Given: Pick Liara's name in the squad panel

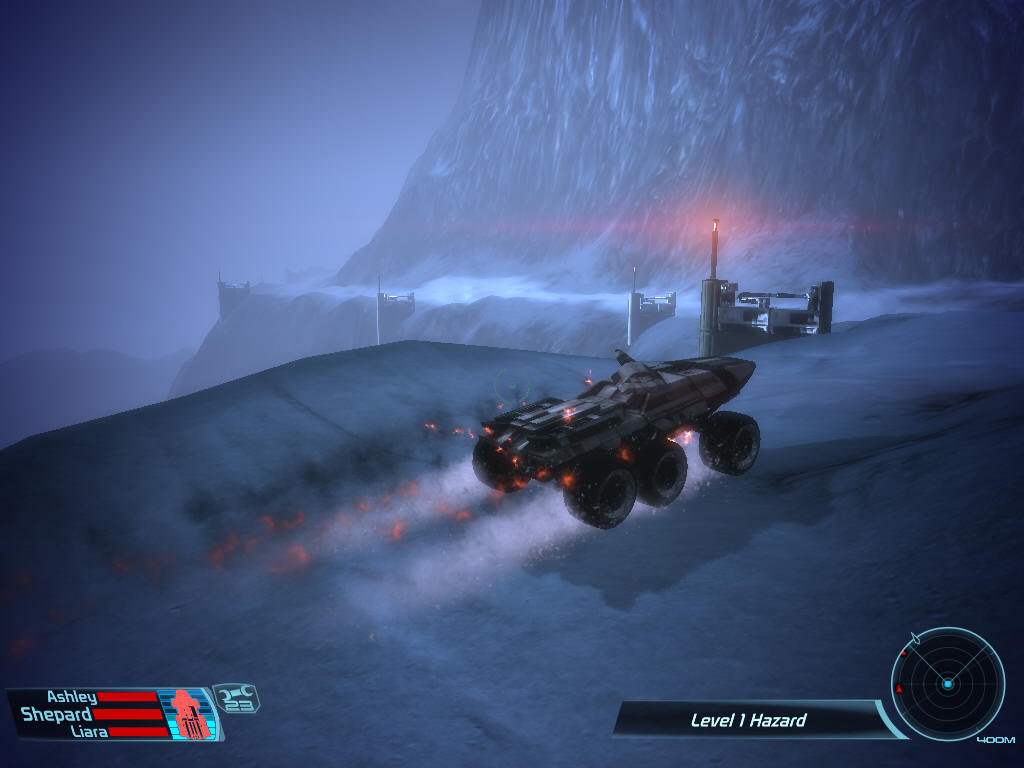Looking at the screenshot, I should tap(88, 731).
